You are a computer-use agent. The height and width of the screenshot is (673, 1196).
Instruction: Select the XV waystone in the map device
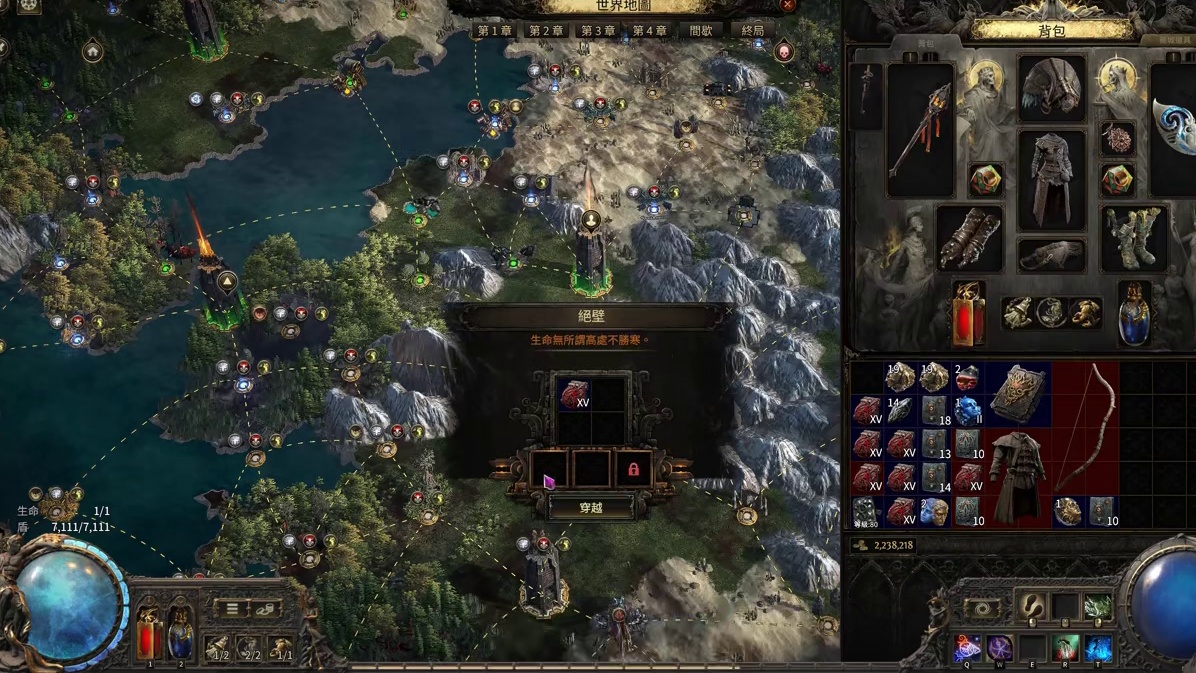pyautogui.click(x=574, y=394)
